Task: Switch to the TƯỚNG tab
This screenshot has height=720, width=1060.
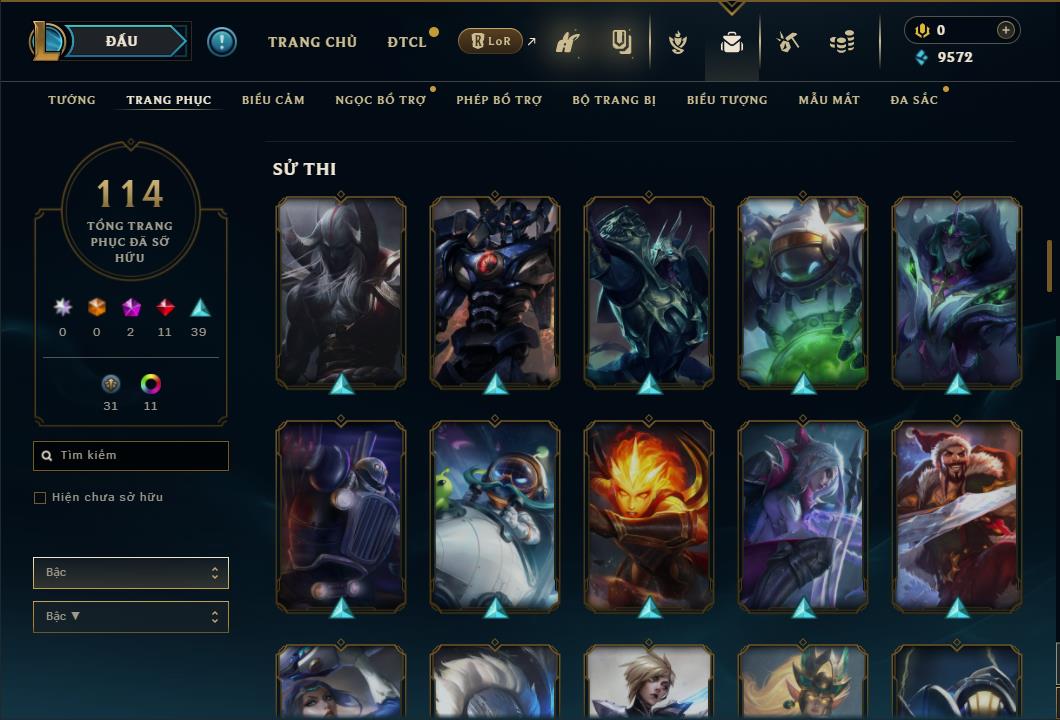Action: pyautogui.click(x=72, y=100)
